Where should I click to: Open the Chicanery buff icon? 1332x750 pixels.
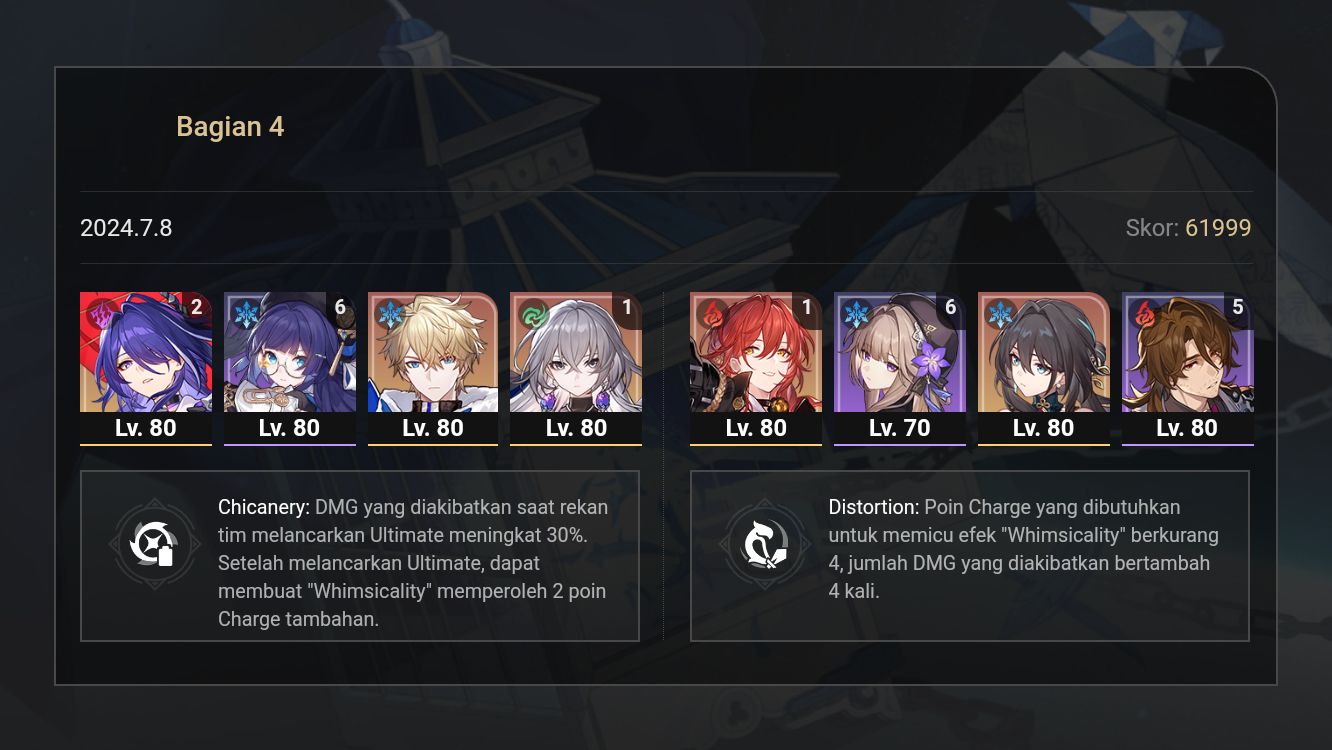pyautogui.click(x=155, y=544)
